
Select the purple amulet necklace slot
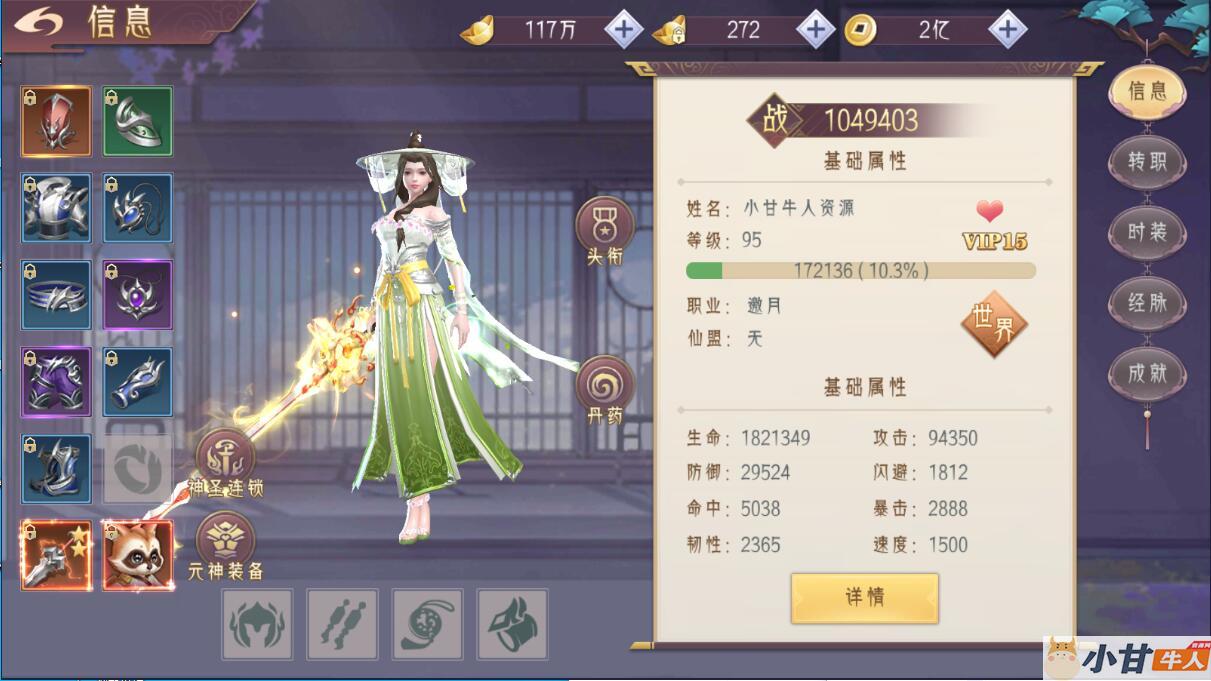138,295
